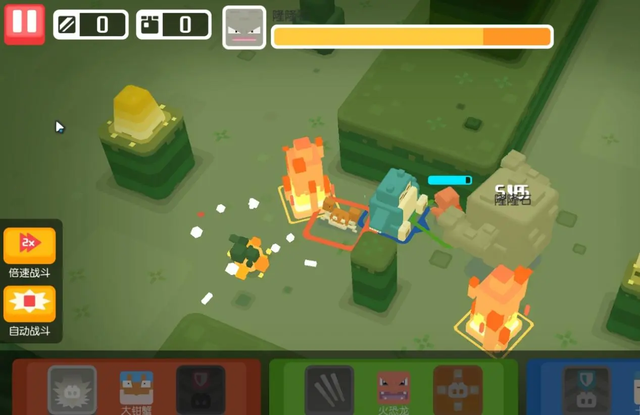Viewport: 640px width, 415px height.
Task: Use the claw slash skill in the green panel
Action: [329, 390]
